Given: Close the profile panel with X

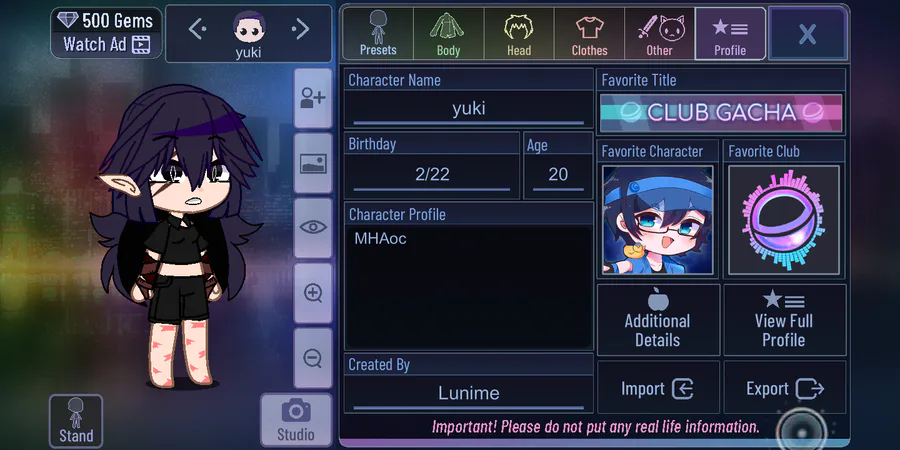Looking at the screenshot, I should click(807, 34).
